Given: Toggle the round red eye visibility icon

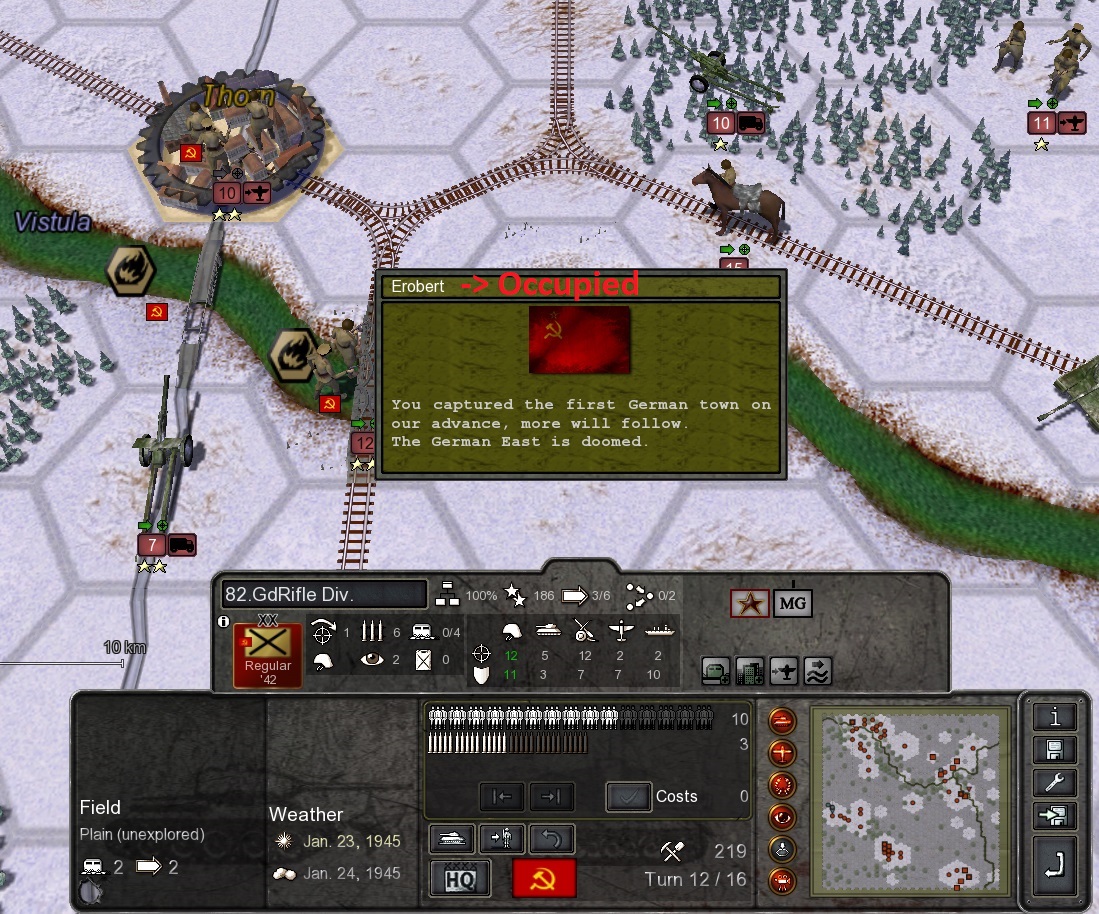Looking at the screenshot, I should pyautogui.click(x=782, y=817).
